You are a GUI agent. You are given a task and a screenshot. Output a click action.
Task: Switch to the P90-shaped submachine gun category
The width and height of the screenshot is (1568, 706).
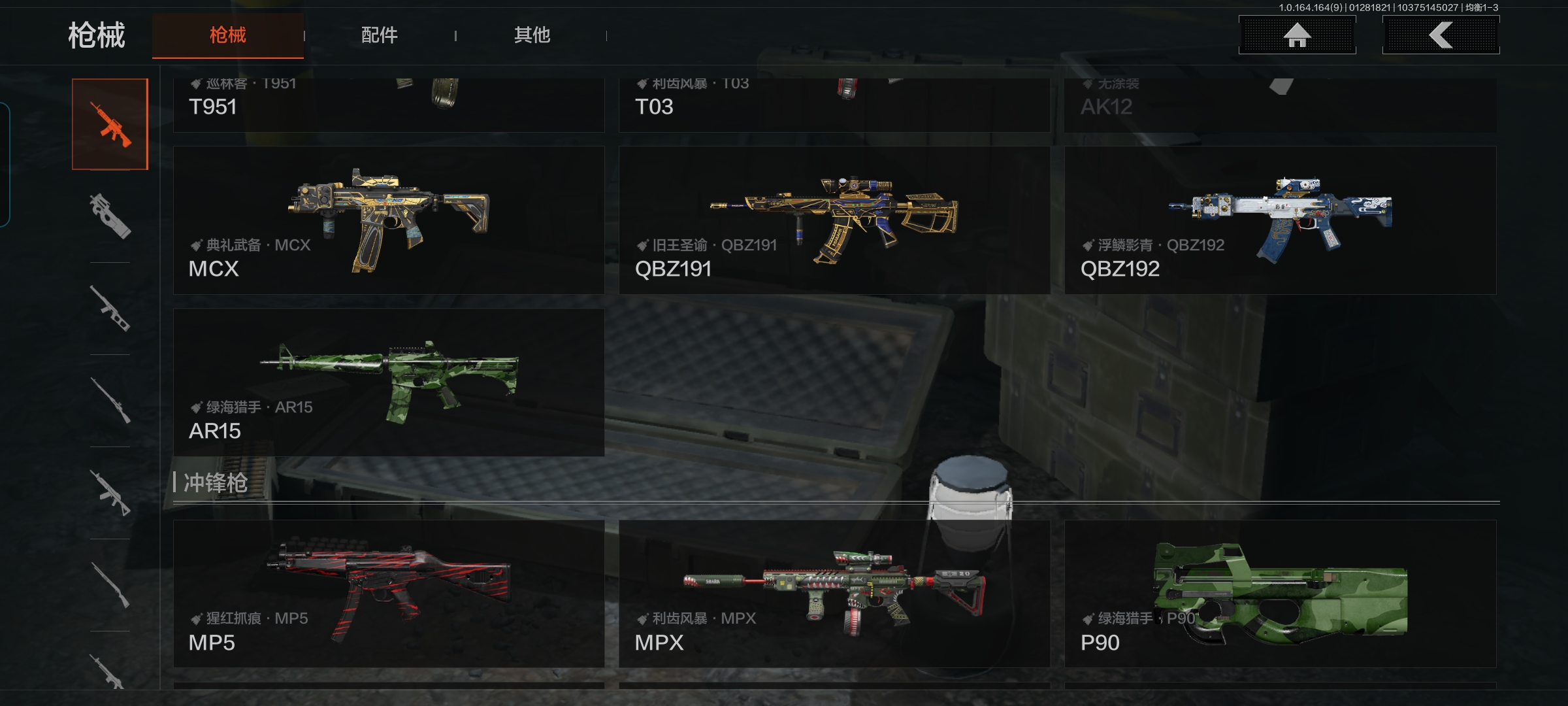(x=110, y=216)
